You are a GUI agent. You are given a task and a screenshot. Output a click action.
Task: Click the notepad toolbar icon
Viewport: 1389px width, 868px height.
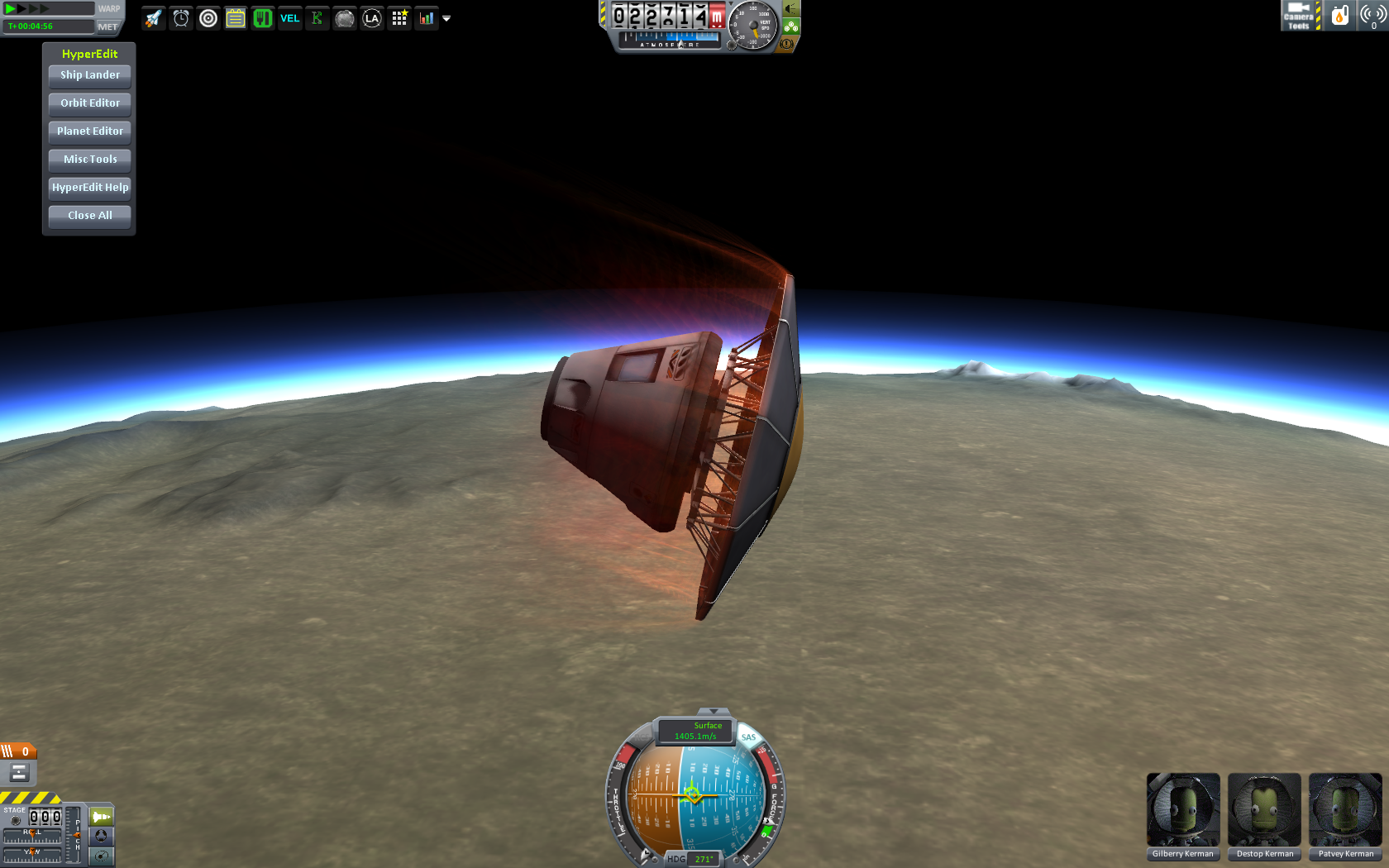tap(235, 17)
